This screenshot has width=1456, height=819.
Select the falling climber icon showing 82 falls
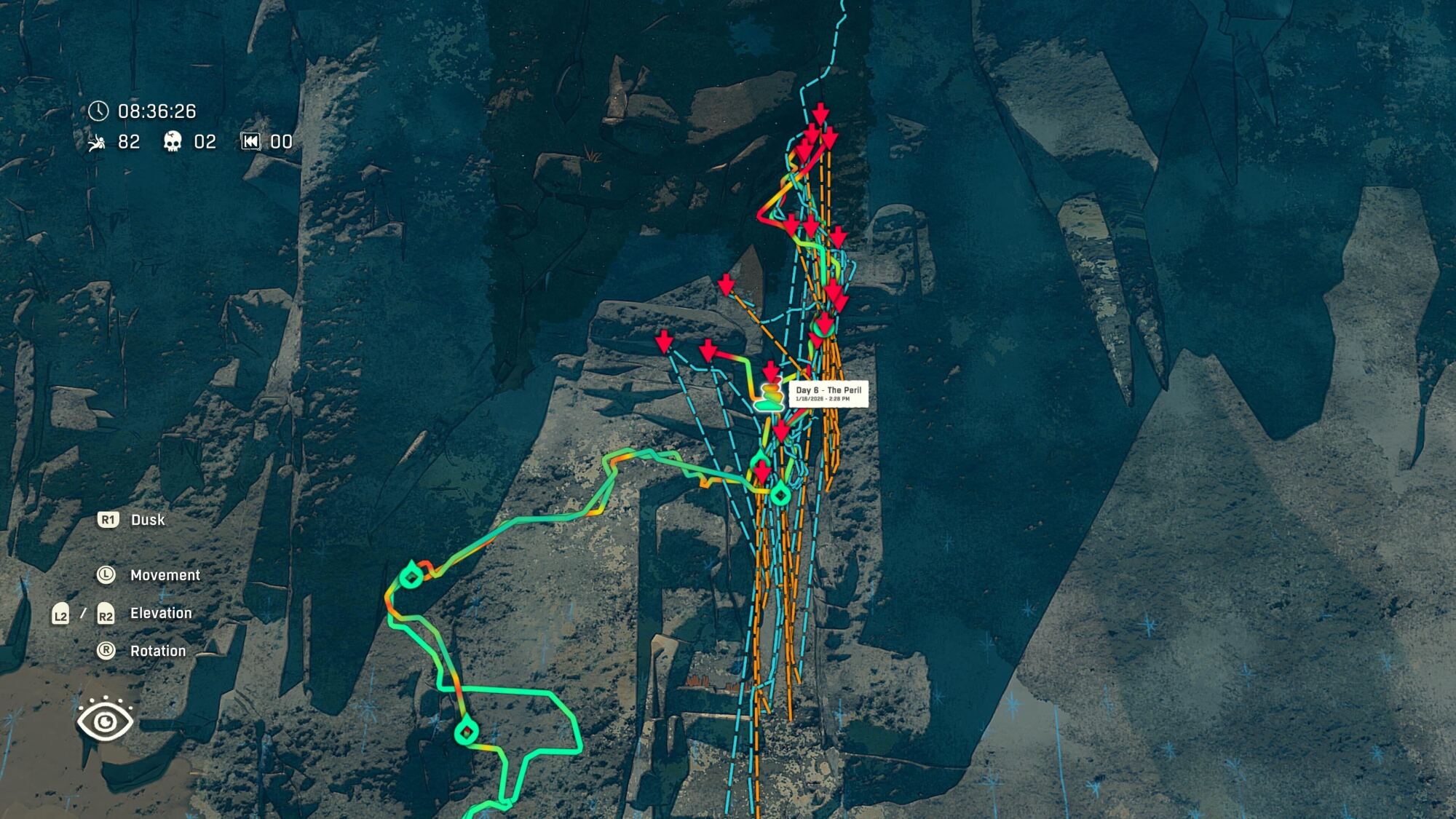[98, 142]
